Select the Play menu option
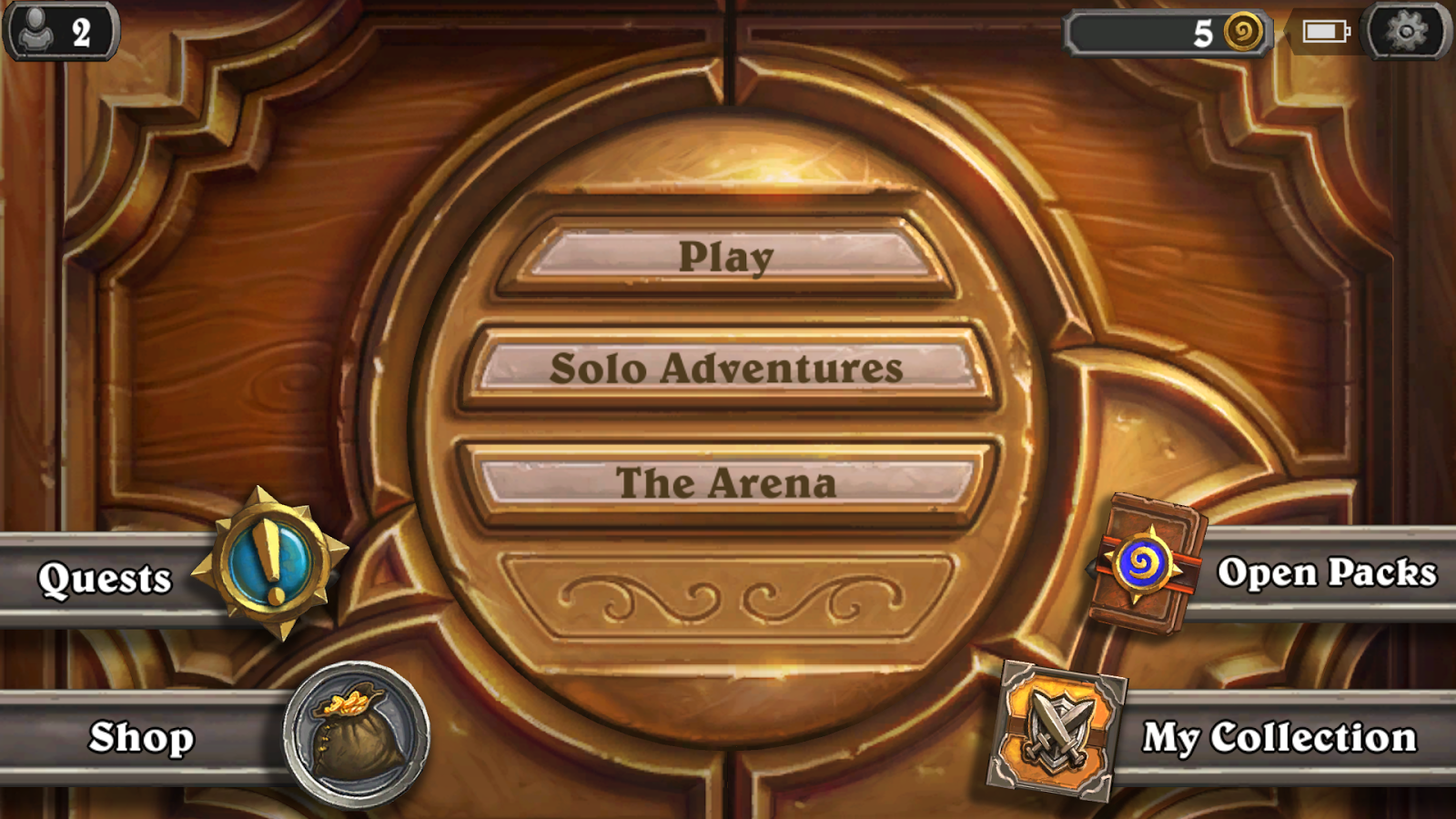Screen dimensions: 1456x819 [x=728, y=257]
